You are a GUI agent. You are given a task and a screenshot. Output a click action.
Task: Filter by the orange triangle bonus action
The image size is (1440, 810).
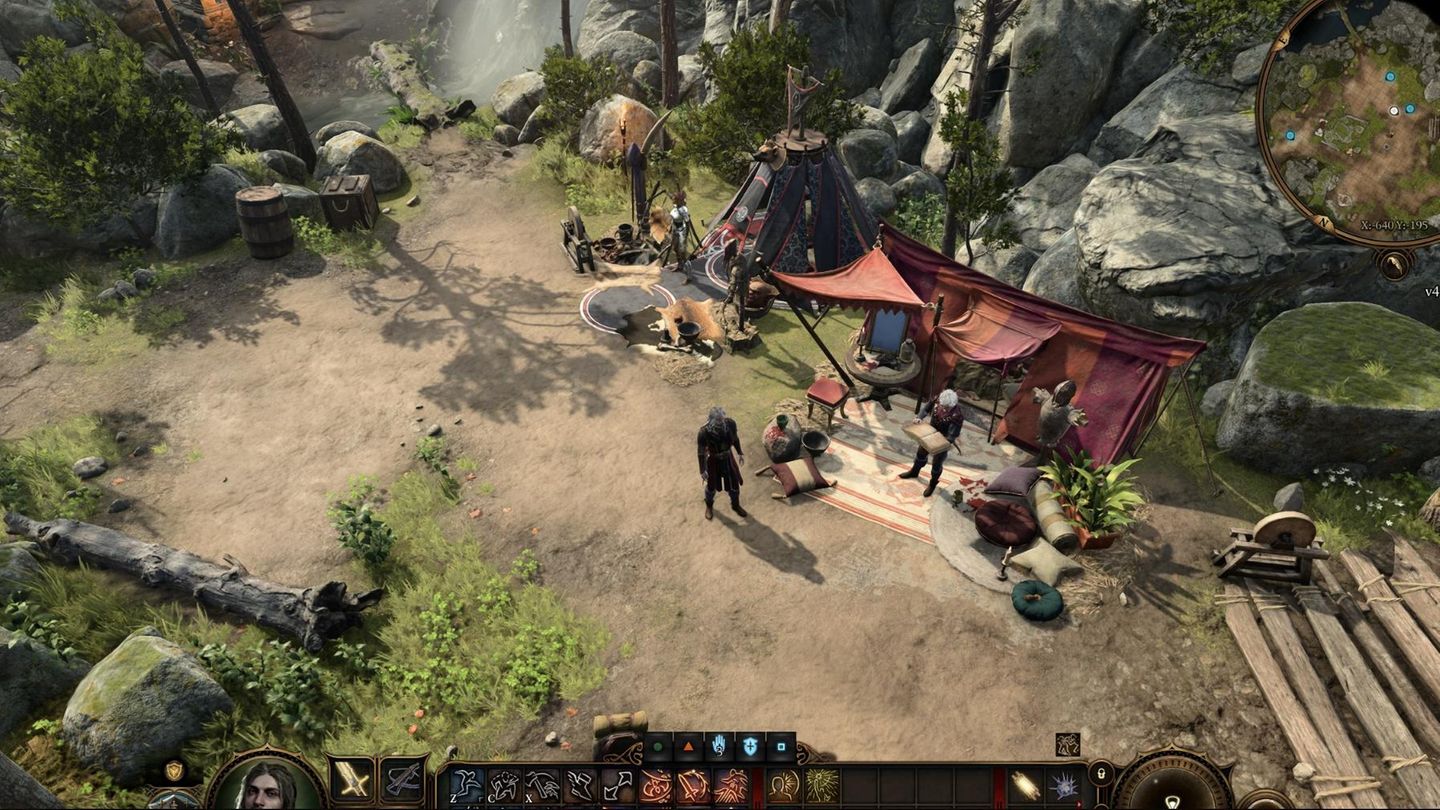coord(688,746)
